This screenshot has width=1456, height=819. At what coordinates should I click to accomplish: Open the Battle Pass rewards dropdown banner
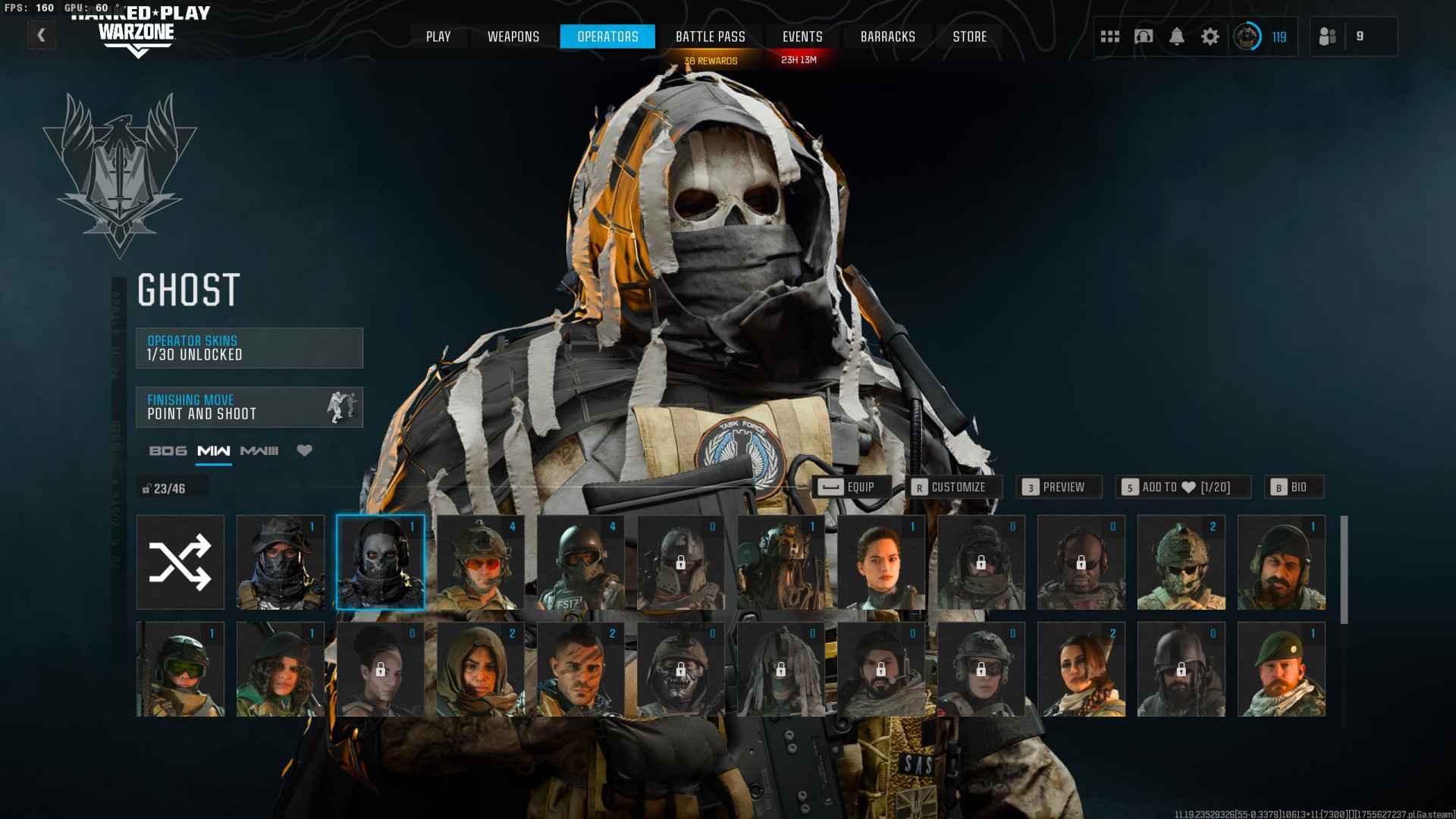[x=711, y=60]
